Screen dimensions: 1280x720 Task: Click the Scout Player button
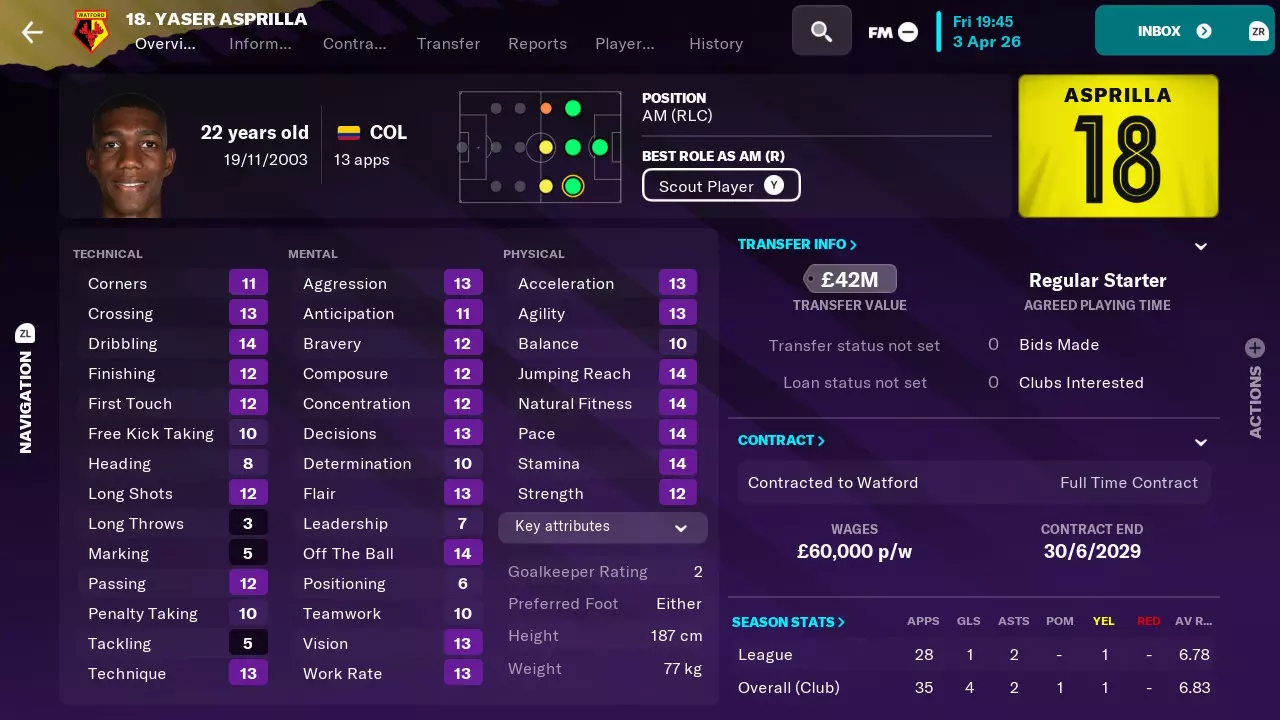click(721, 185)
